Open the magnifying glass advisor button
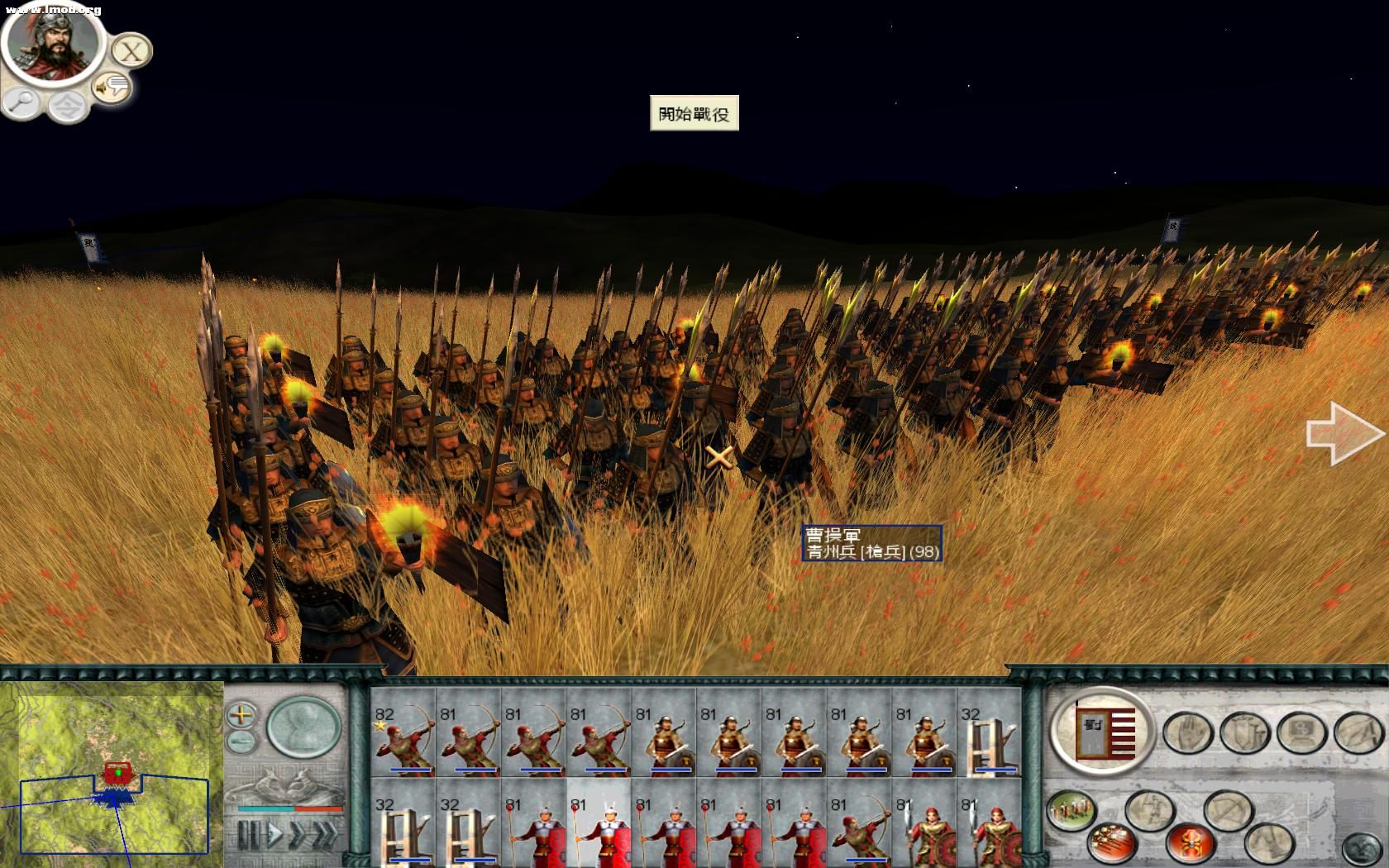 point(21,103)
